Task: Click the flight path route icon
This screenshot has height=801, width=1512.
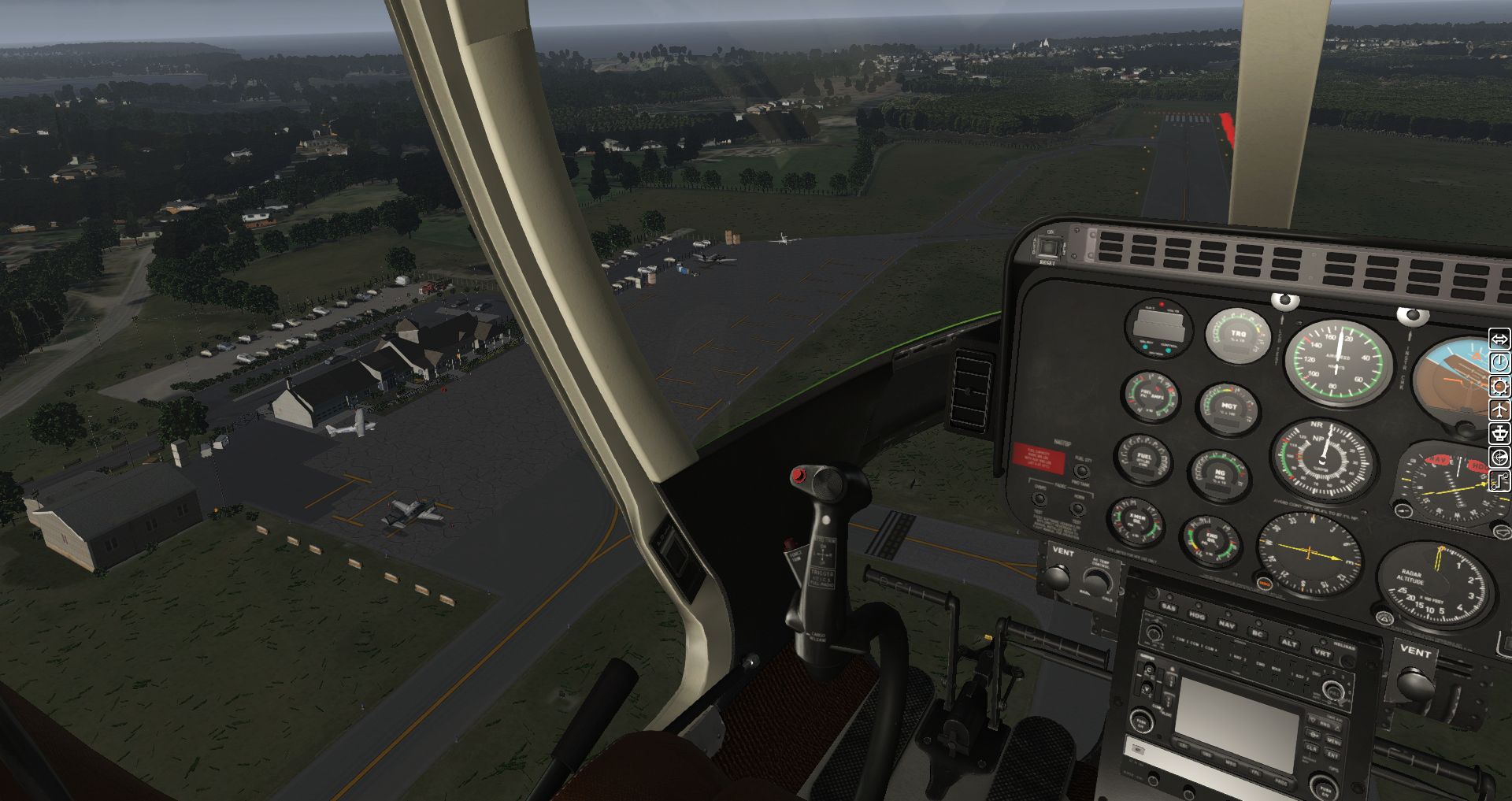Action: (x=1499, y=481)
